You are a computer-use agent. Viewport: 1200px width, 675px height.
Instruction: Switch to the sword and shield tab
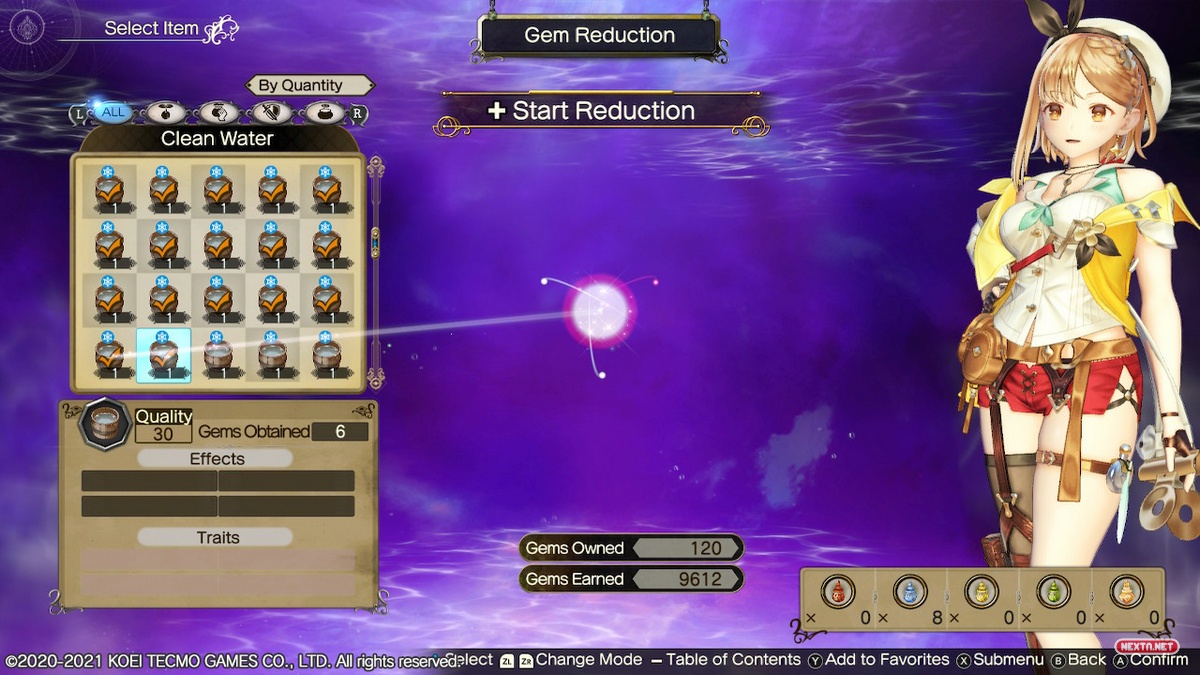point(268,112)
